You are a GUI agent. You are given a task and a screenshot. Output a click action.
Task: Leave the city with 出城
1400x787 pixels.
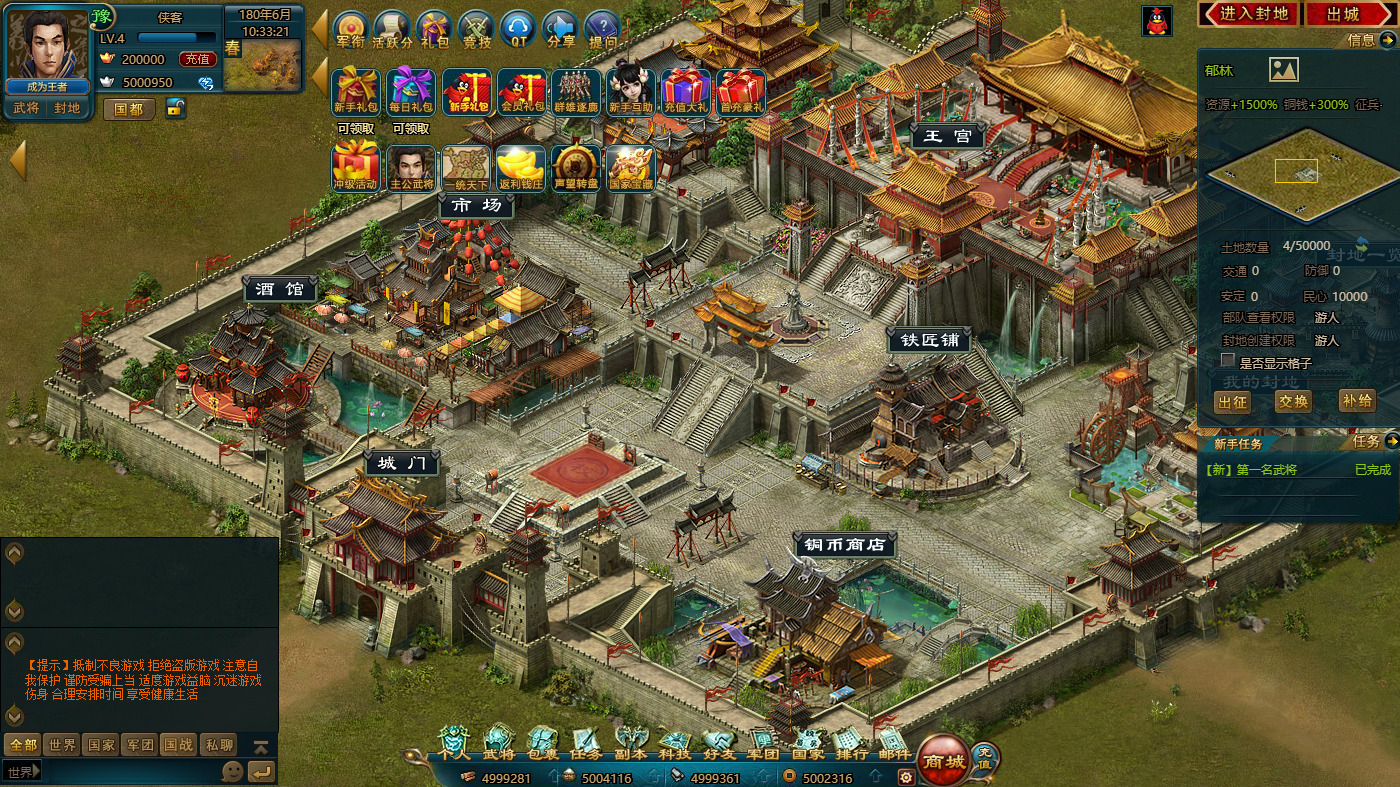click(x=1343, y=14)
